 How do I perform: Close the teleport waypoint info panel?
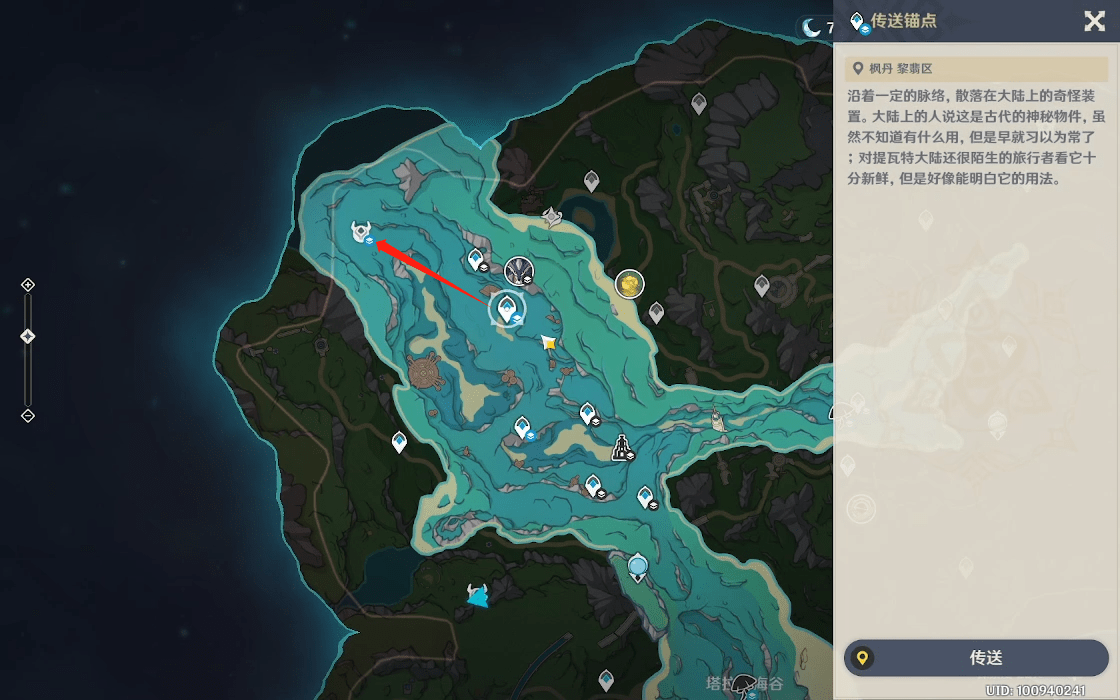1095,21
